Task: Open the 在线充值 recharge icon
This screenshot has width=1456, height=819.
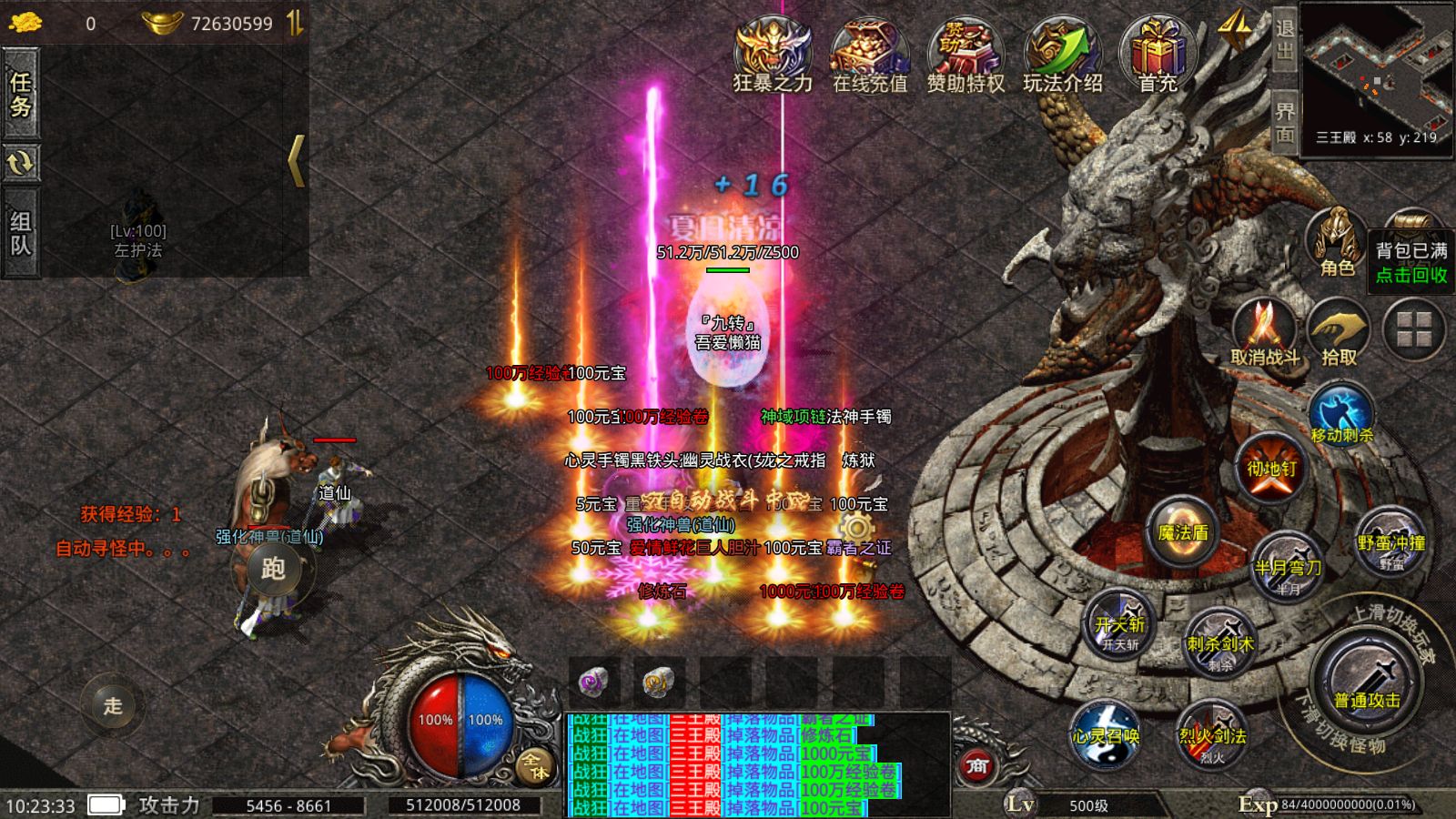Action: pos(870,55)
